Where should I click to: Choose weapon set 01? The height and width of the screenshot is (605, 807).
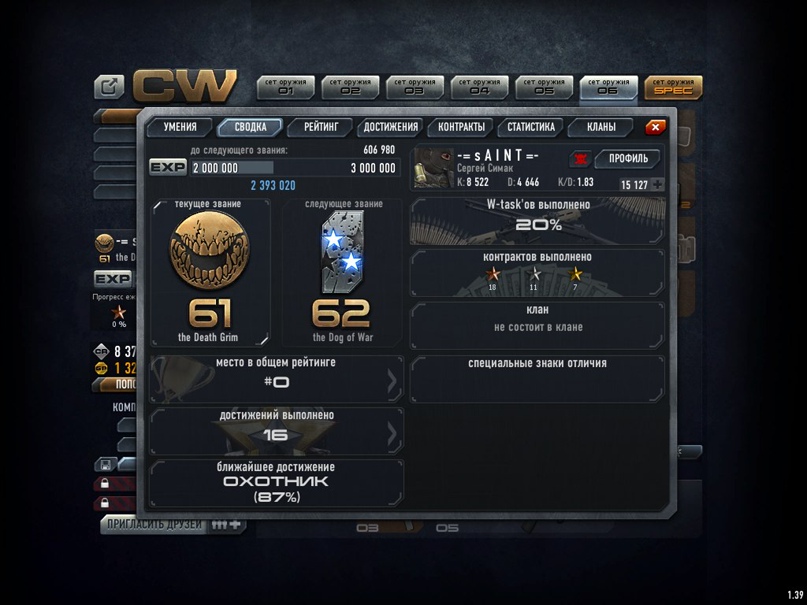[x=287, y=87]
